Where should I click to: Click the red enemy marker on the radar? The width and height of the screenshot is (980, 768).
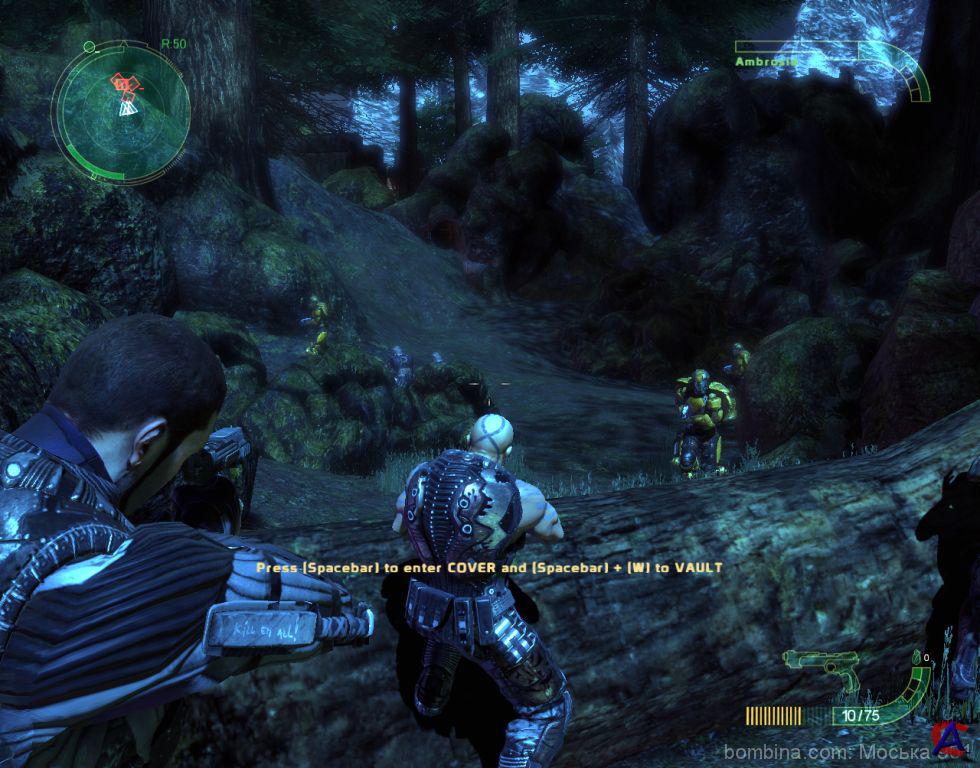[x=125, y=85]
